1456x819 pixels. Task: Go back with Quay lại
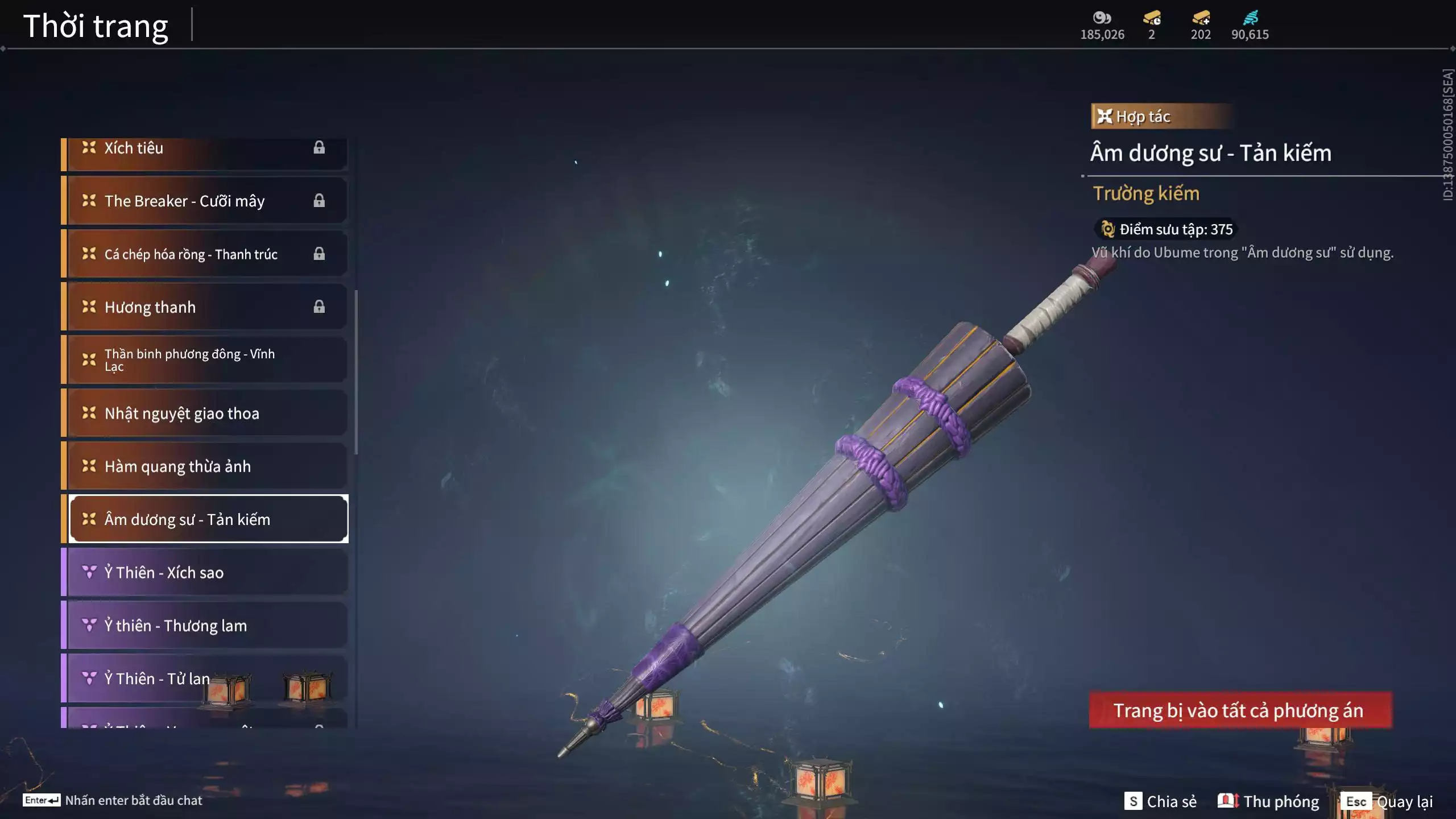tap(1389, 801)
